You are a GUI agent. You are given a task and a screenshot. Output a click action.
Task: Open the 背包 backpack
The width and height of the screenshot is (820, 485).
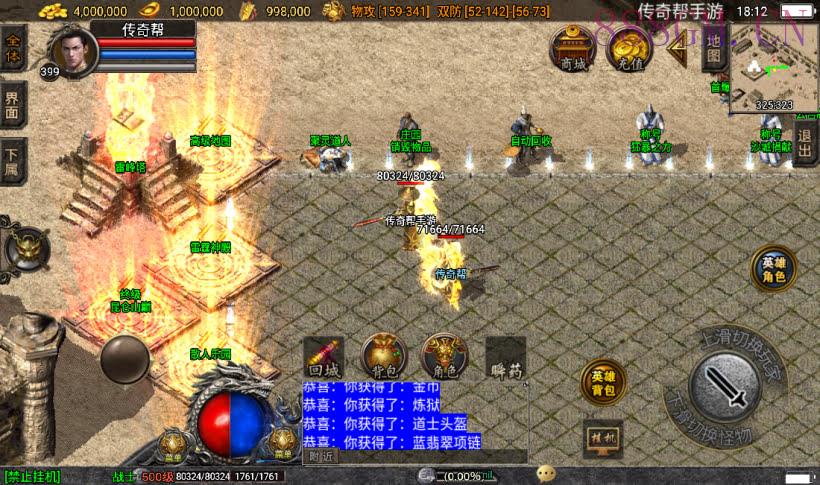tap(384, 355)
